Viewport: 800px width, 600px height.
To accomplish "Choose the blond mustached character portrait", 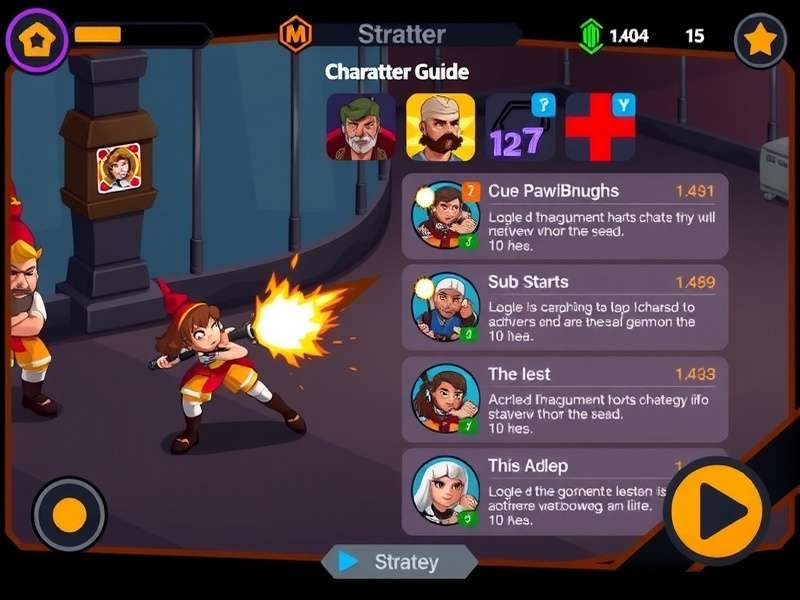I will click(x=440, y=127).
